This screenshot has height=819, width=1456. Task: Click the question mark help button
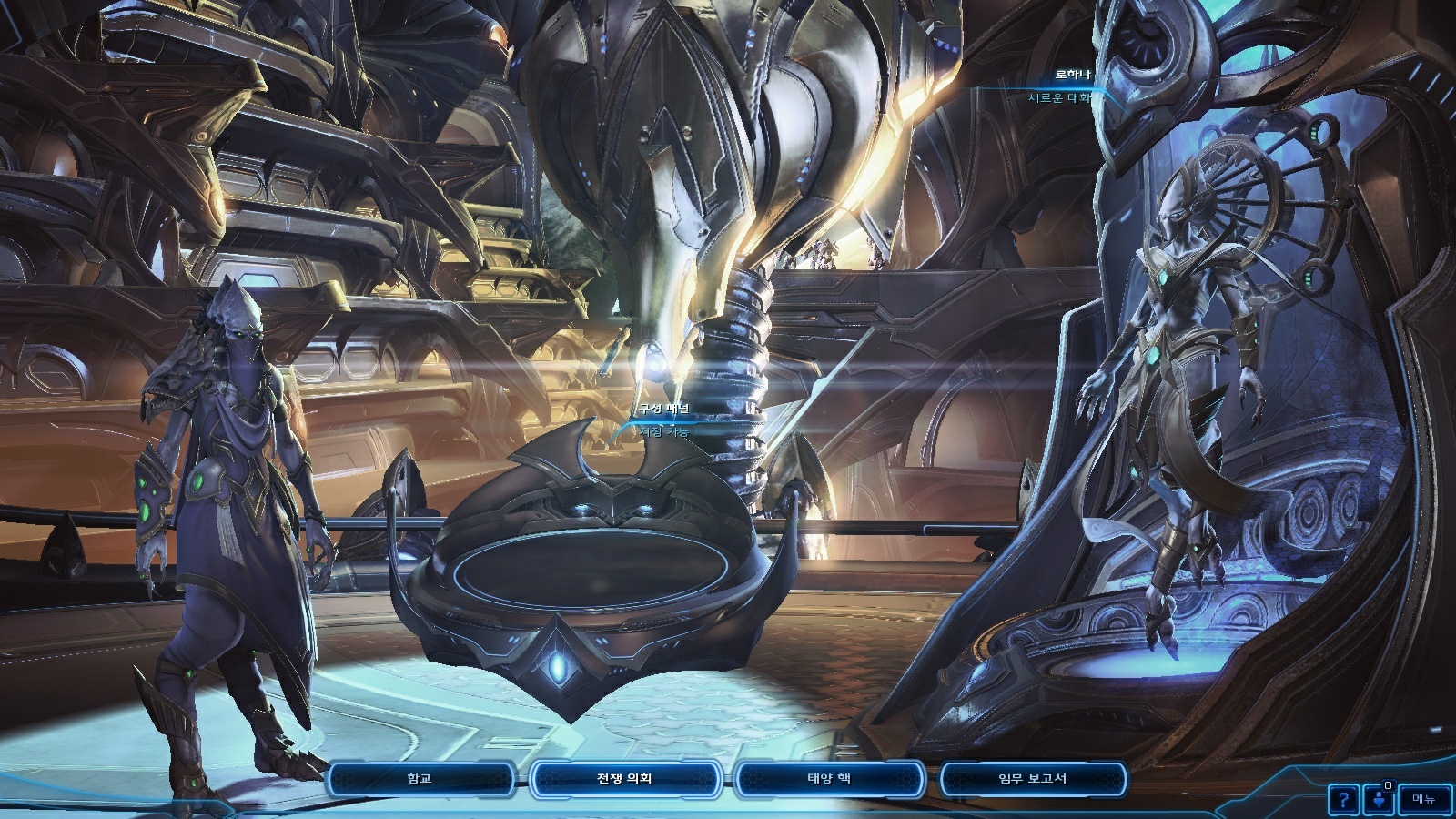[1343, 800]
